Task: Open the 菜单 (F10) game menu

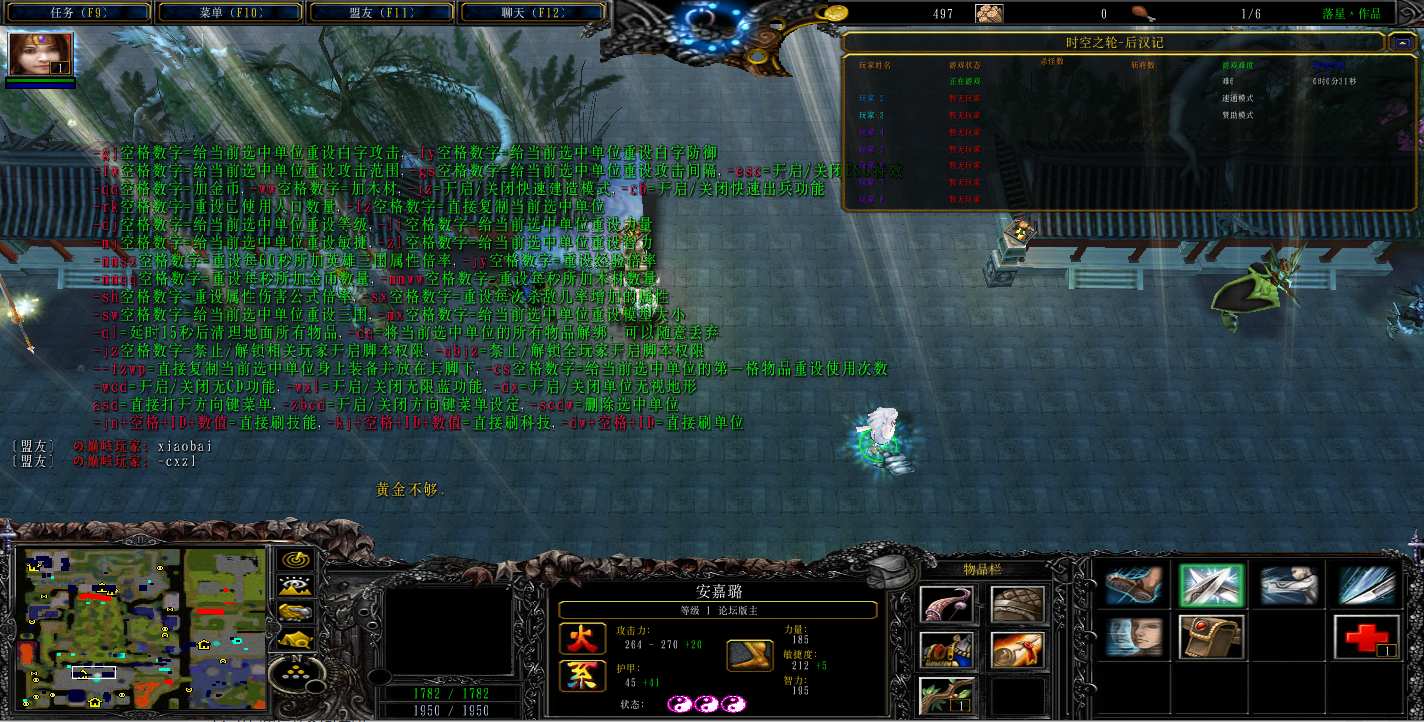Action: point(230,13)
